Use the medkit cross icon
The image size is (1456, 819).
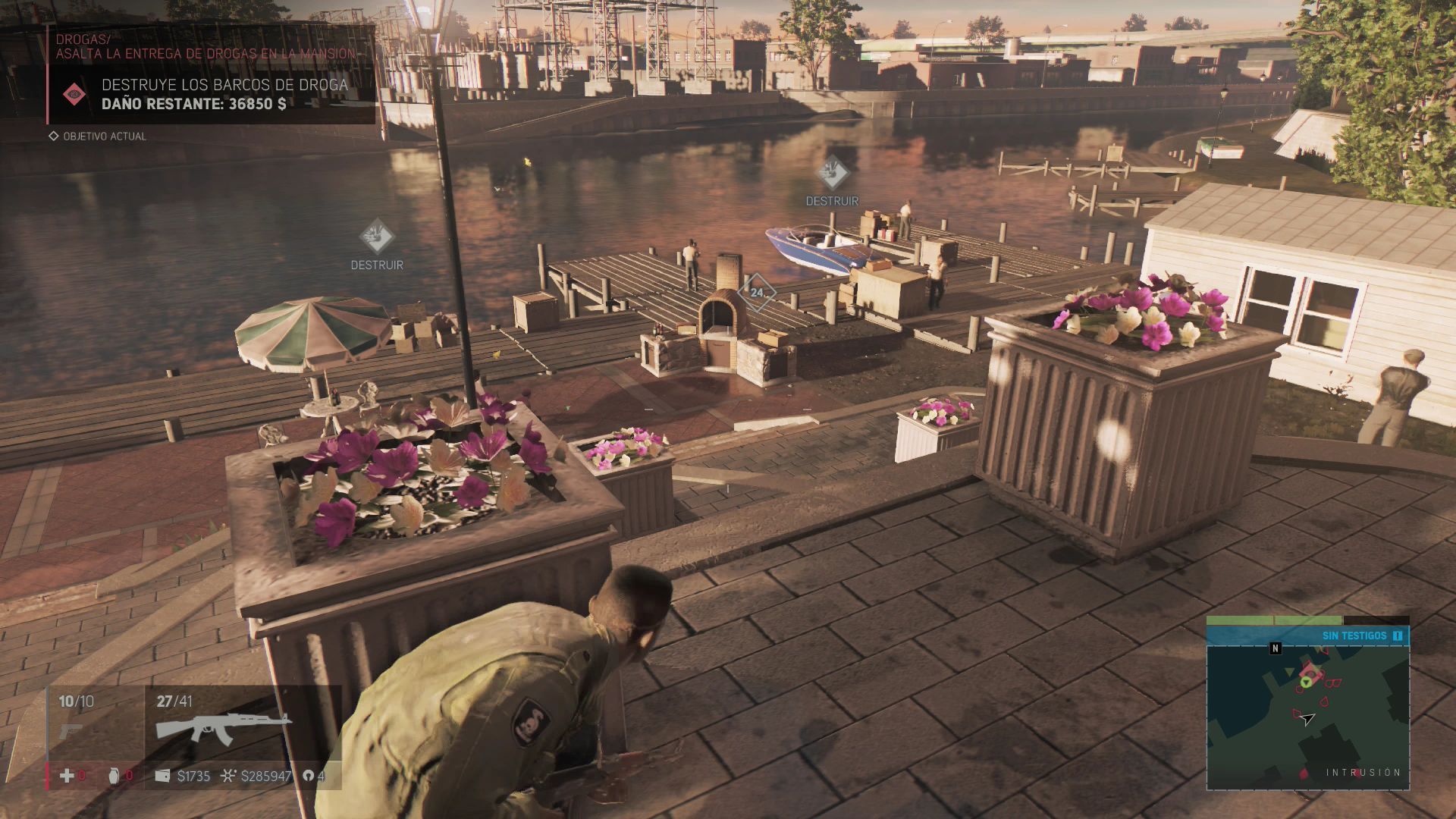[67, 776]
